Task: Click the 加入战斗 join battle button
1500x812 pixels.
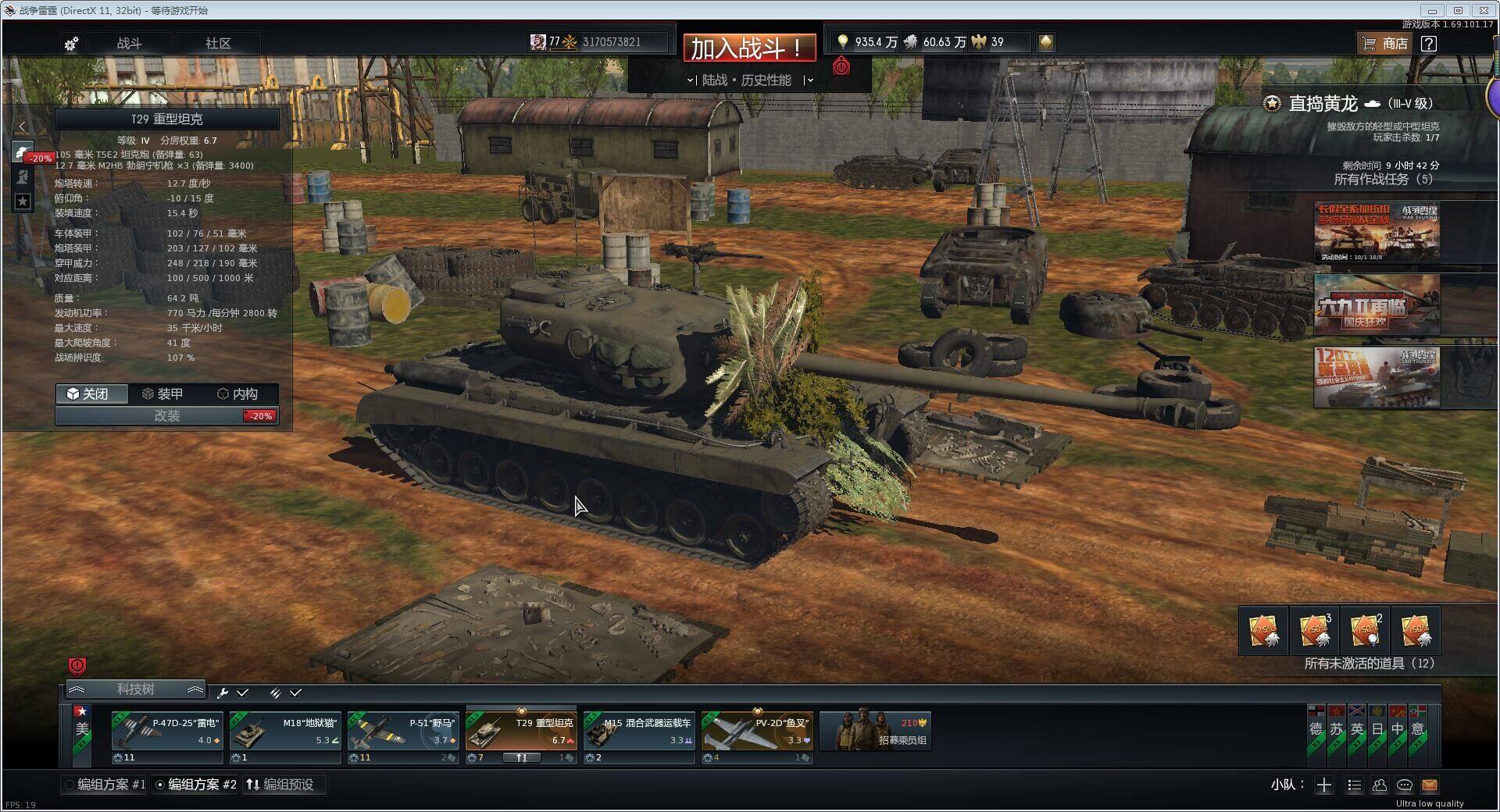Action: click(748, 48)
